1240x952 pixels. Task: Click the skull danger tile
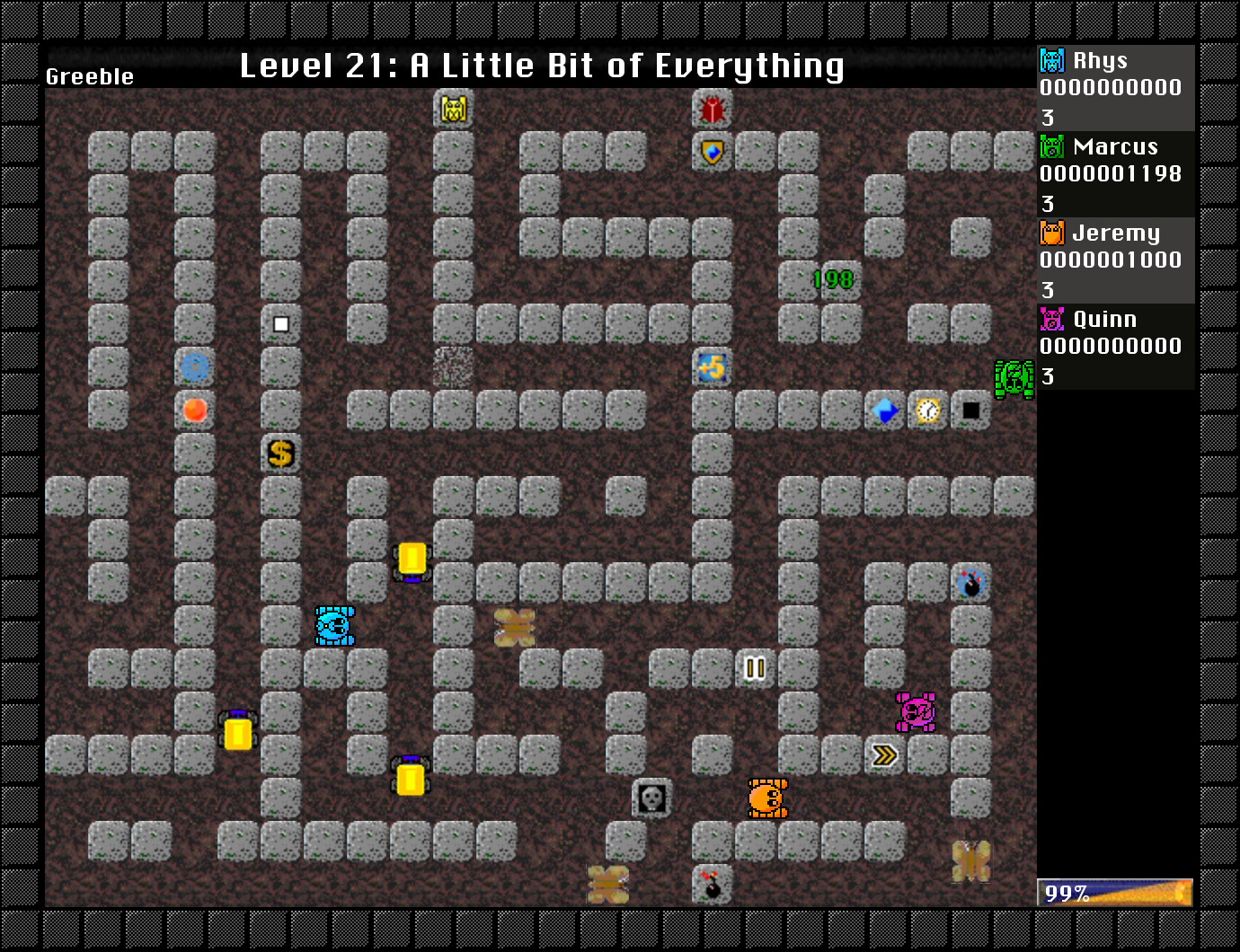point(651,798)
